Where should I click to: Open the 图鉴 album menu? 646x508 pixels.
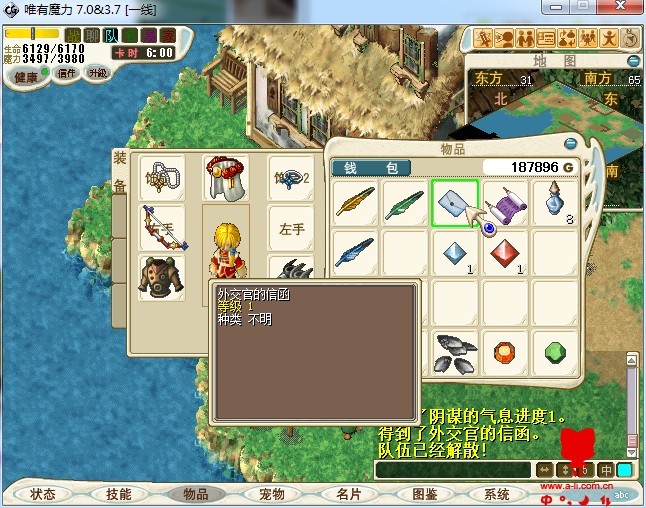point(424,494)
